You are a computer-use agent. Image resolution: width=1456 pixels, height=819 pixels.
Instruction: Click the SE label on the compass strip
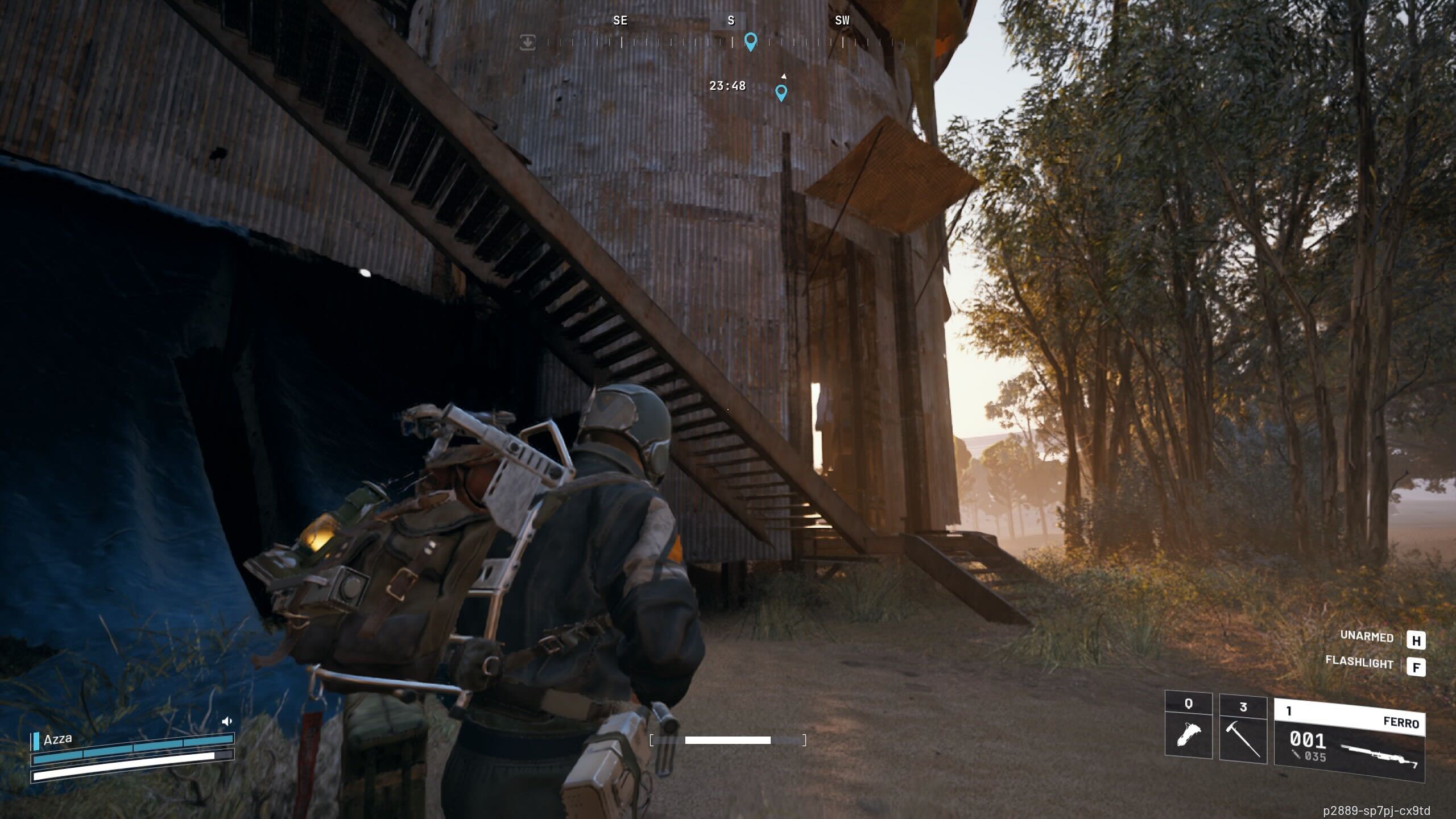(x=620, y=21)
